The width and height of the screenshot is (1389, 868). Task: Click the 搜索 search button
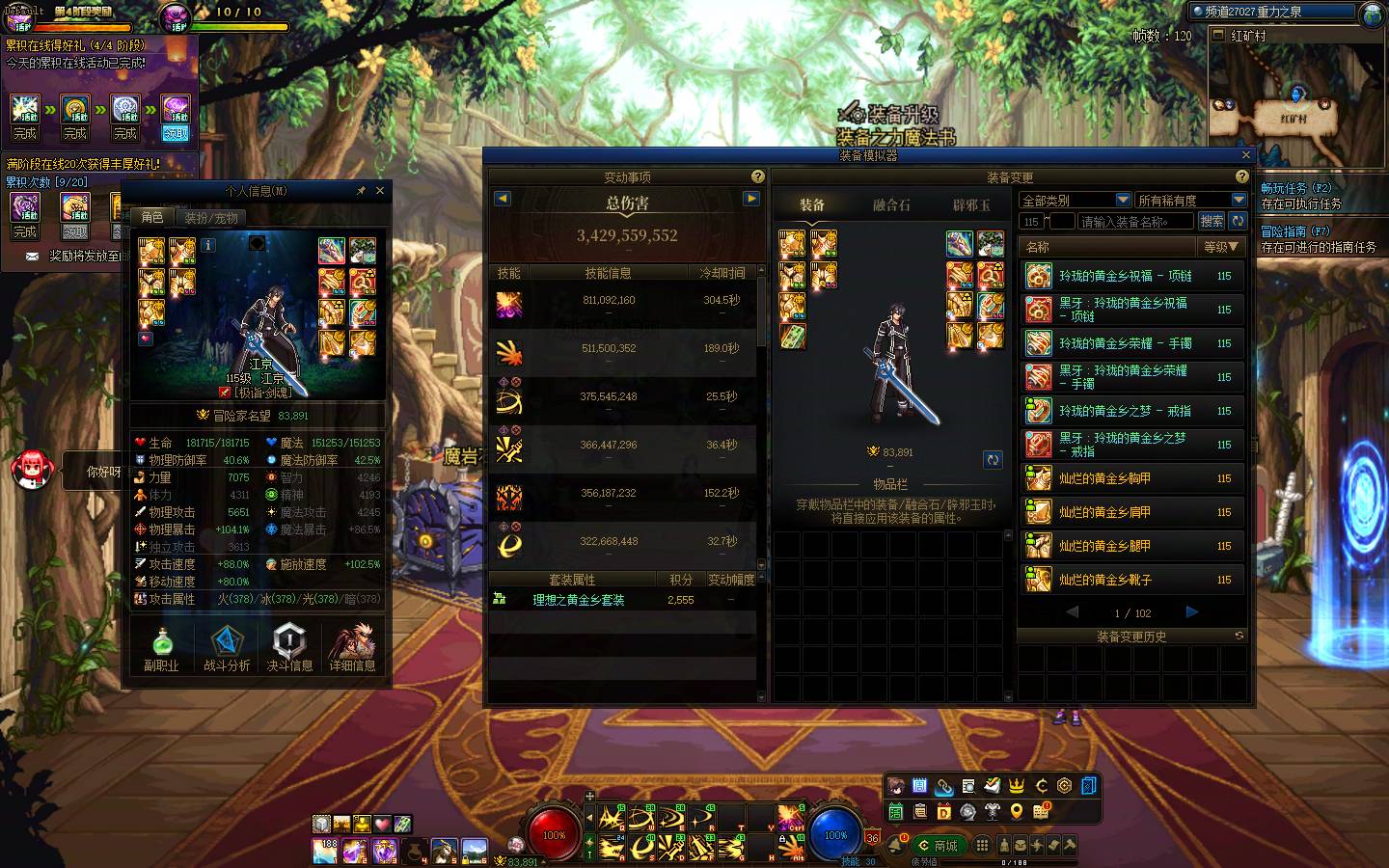(x=1212, y=221)
